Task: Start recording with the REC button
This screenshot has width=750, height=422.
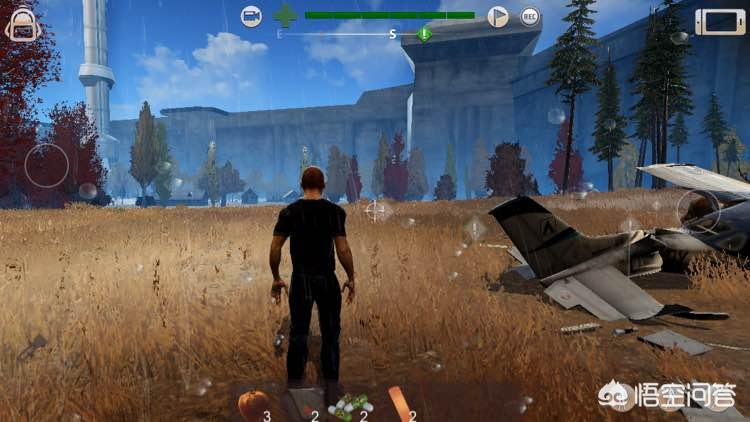Action: tap(530, 16)
